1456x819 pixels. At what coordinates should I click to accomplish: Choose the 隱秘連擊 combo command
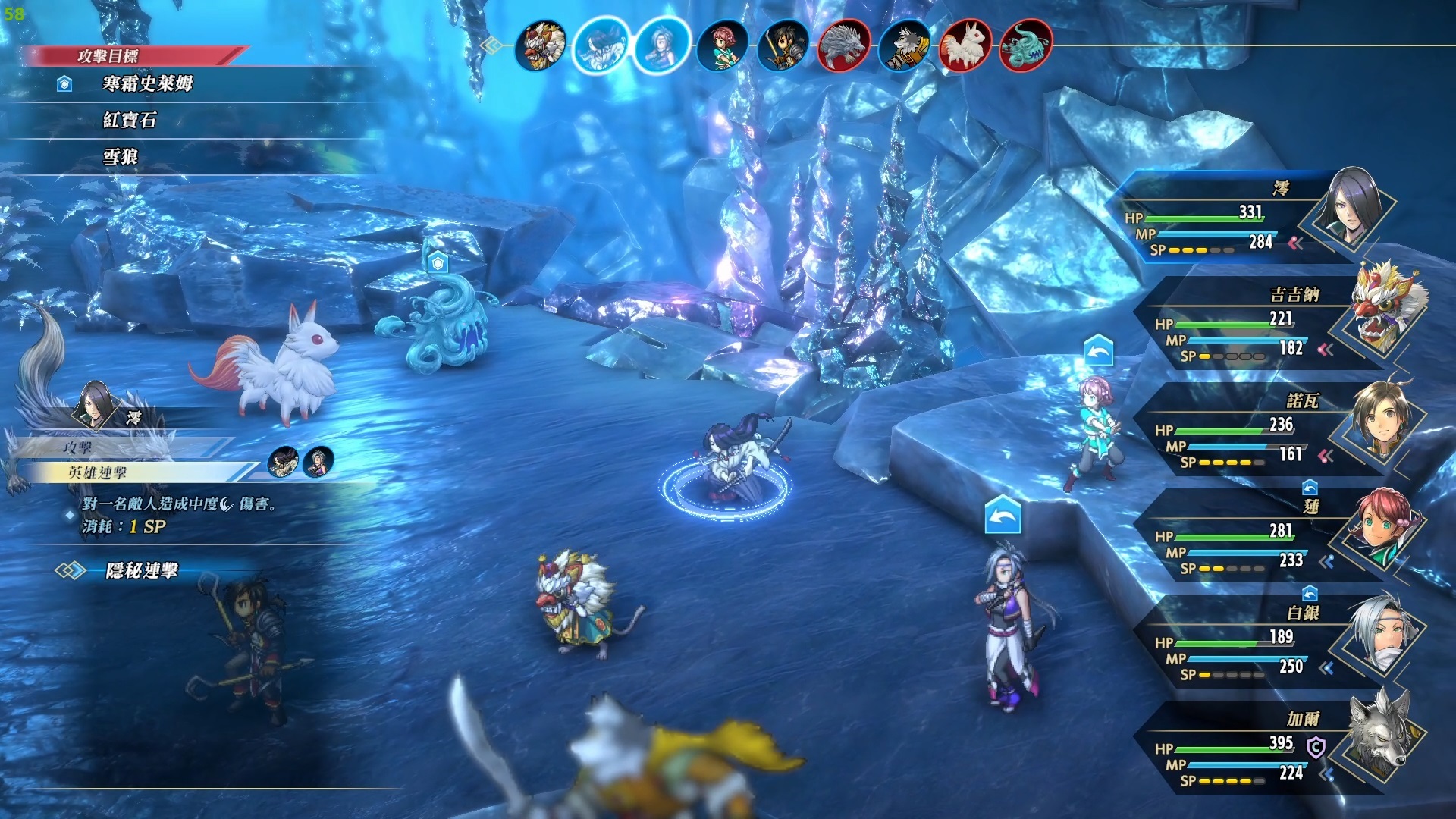click(142, 570)
